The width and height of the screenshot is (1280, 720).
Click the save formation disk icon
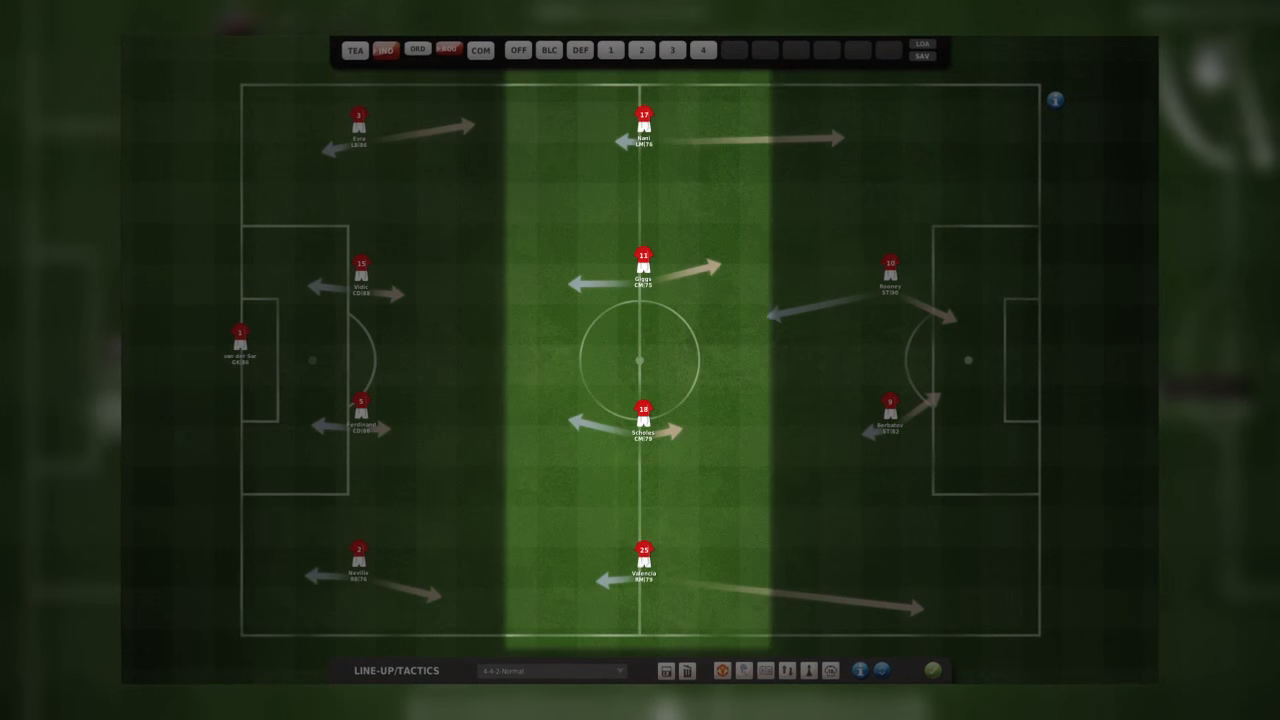[665, 671]
